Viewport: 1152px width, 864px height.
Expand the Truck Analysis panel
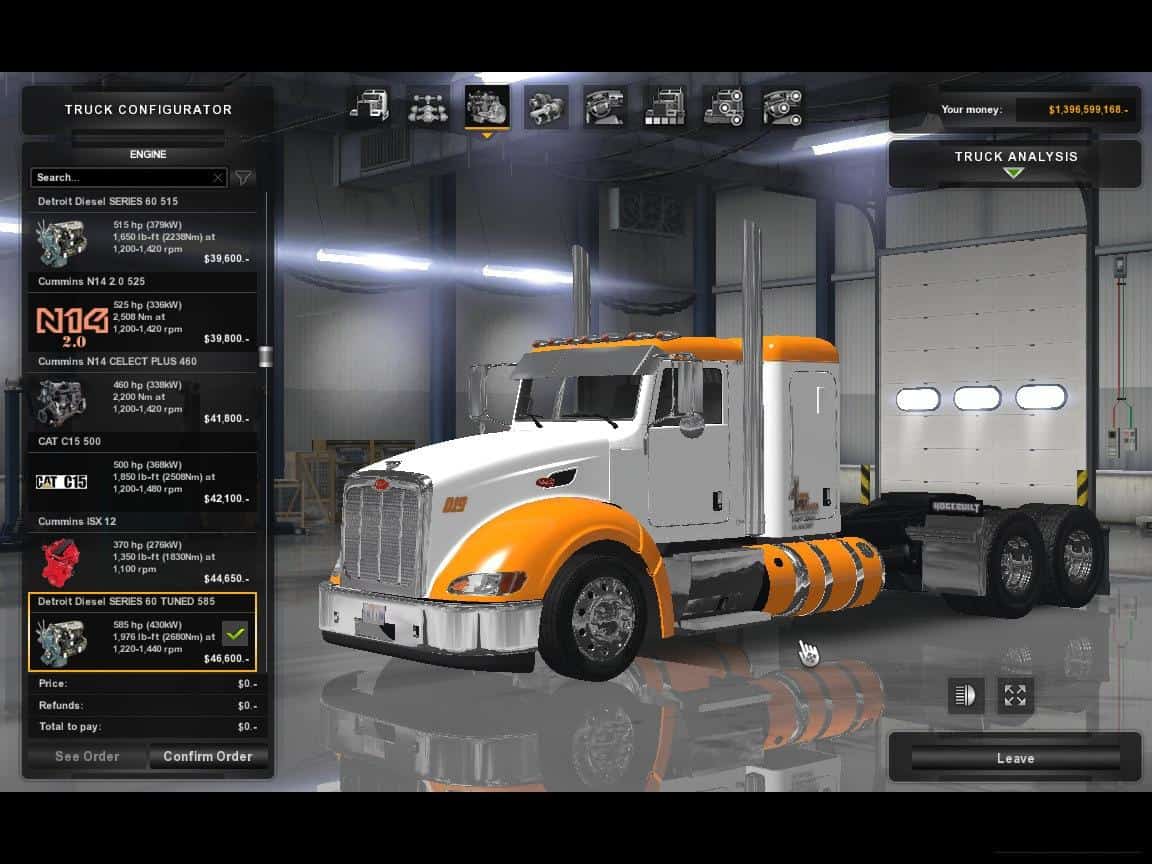click(x=1014, y=163)
